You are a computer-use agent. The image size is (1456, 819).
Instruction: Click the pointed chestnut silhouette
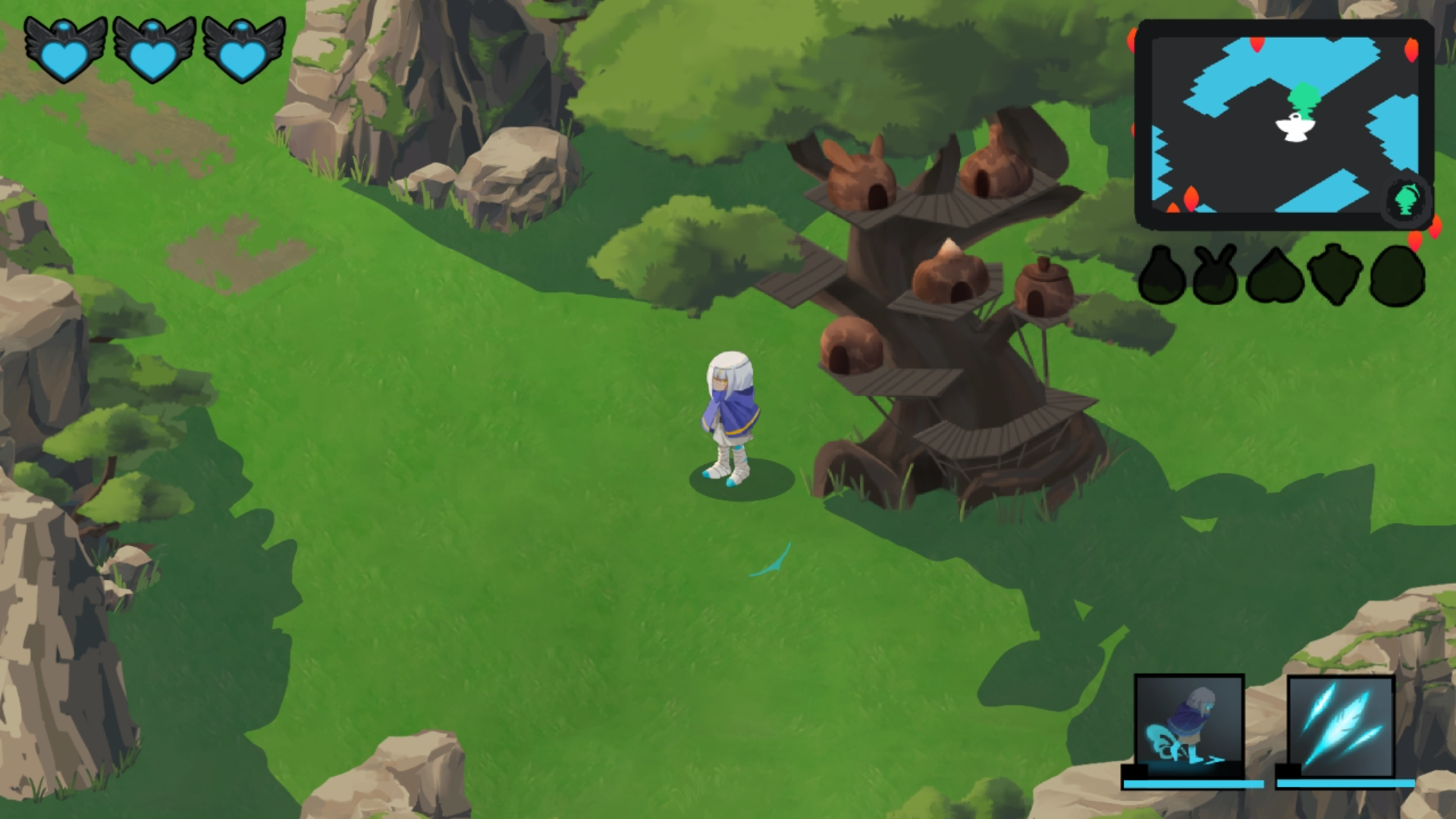click(1276, 276)
